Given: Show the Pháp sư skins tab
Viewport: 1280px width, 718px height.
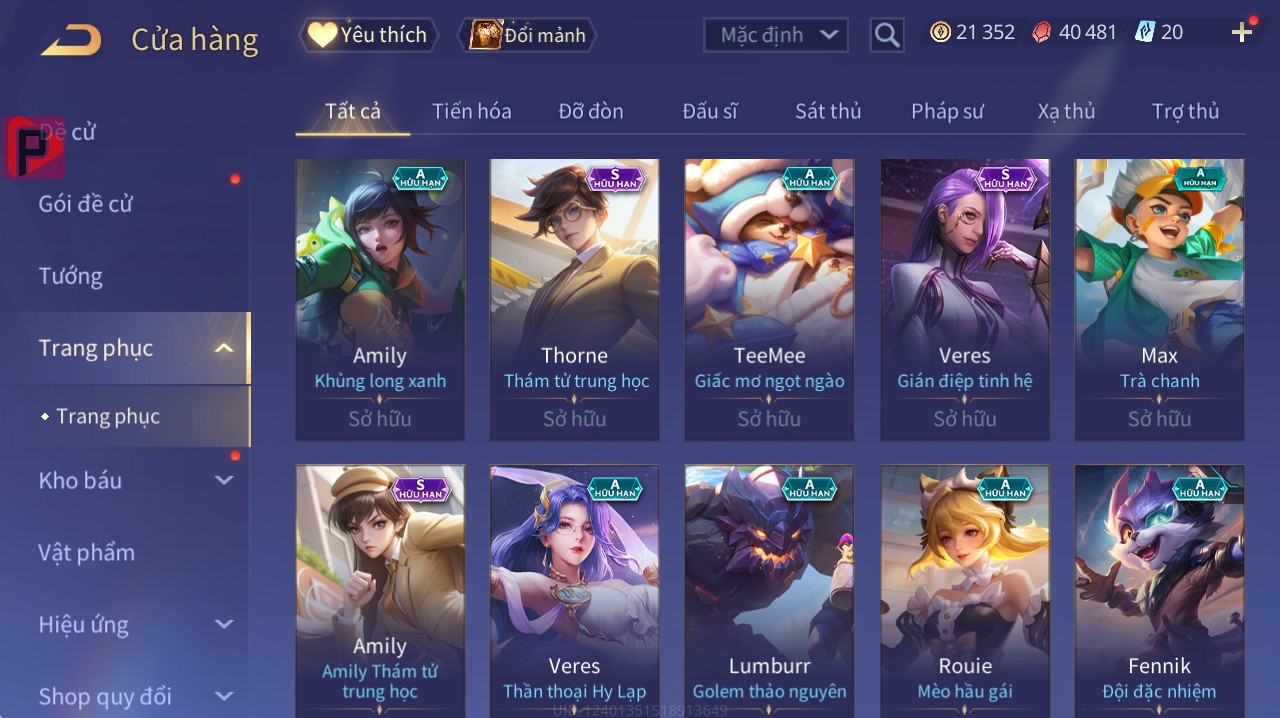Looking at the screenshot, I should coord(947,111).
